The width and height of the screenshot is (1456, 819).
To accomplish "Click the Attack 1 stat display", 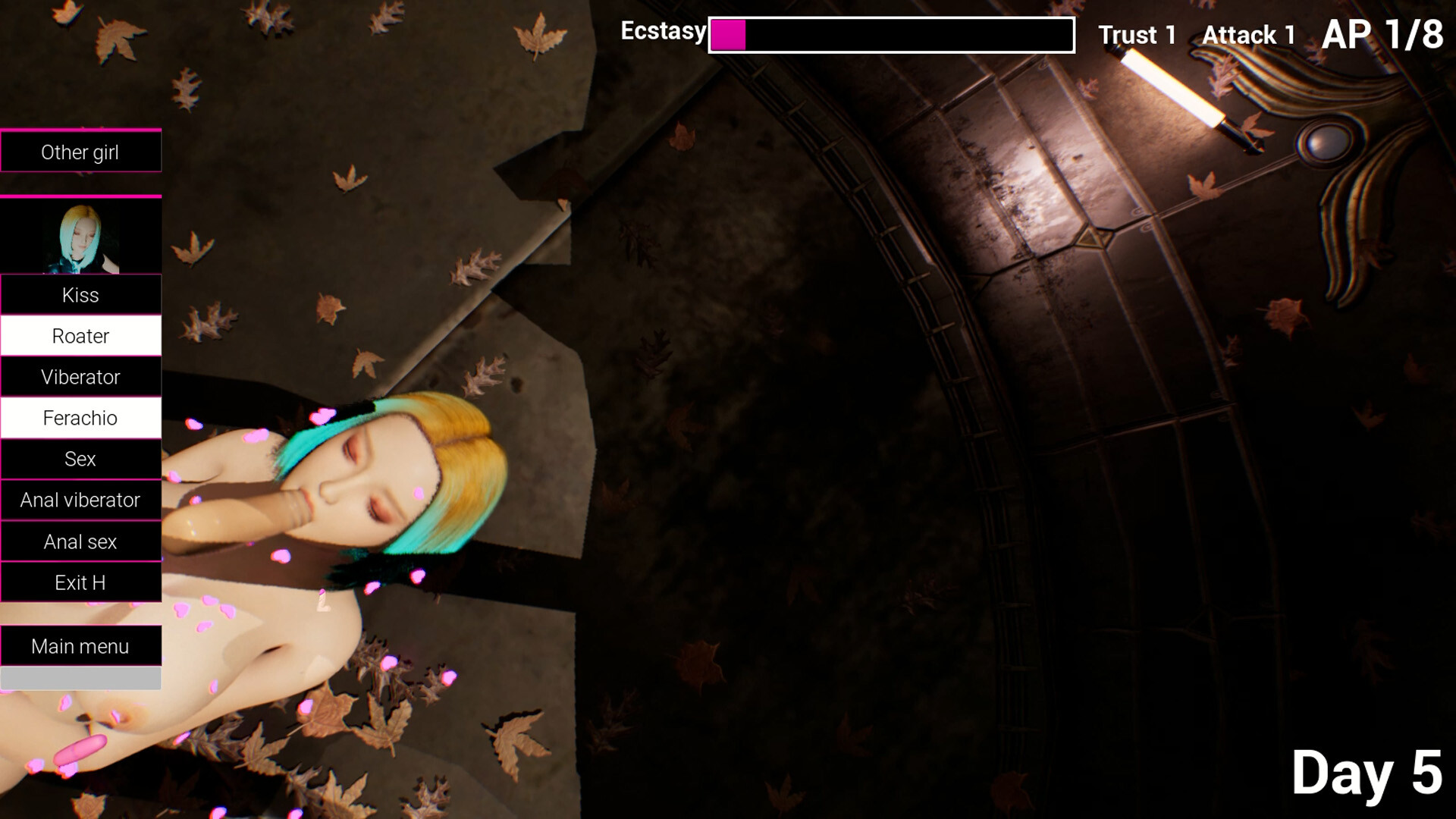I will point(1248,35).
